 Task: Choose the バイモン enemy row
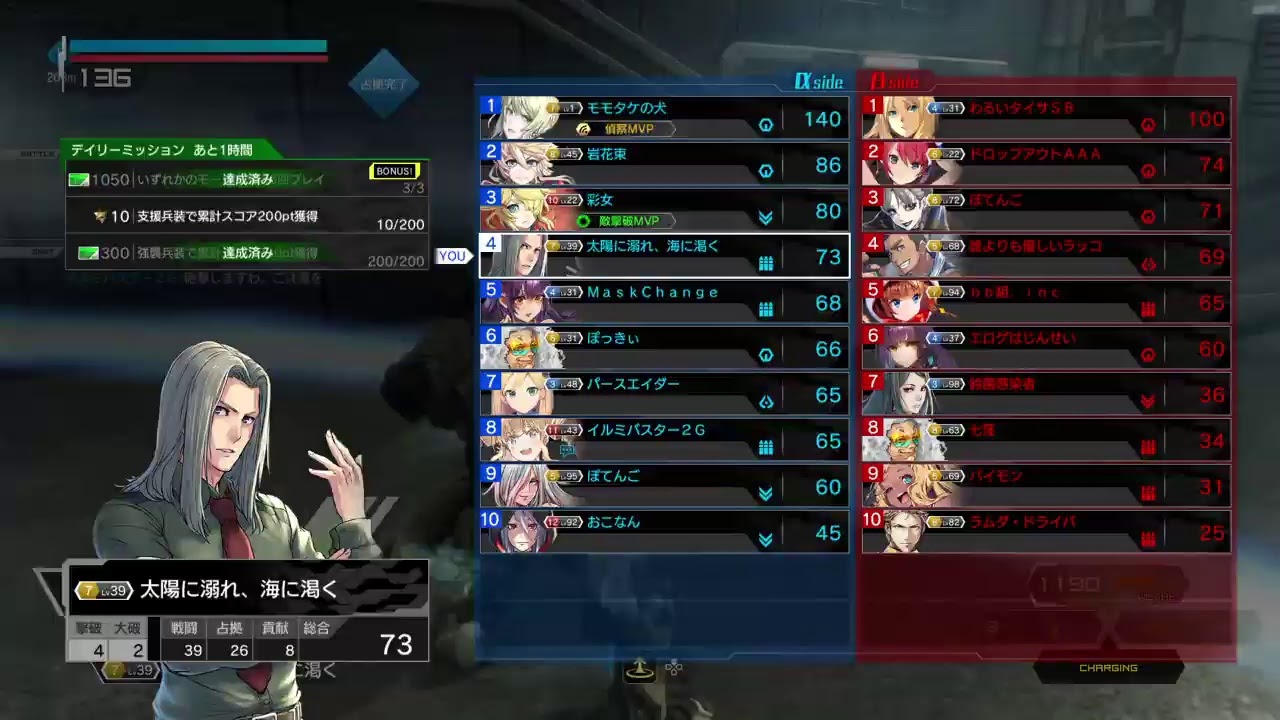(1046, 486)
